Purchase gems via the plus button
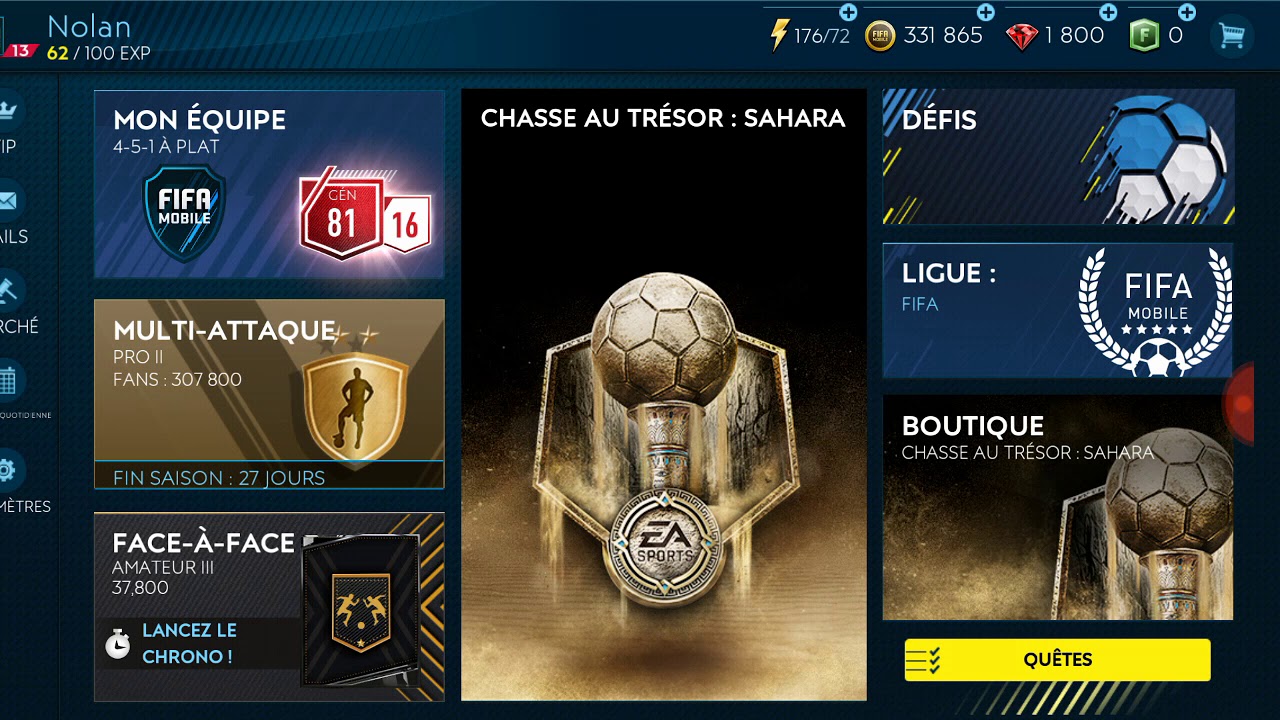 1106,13
